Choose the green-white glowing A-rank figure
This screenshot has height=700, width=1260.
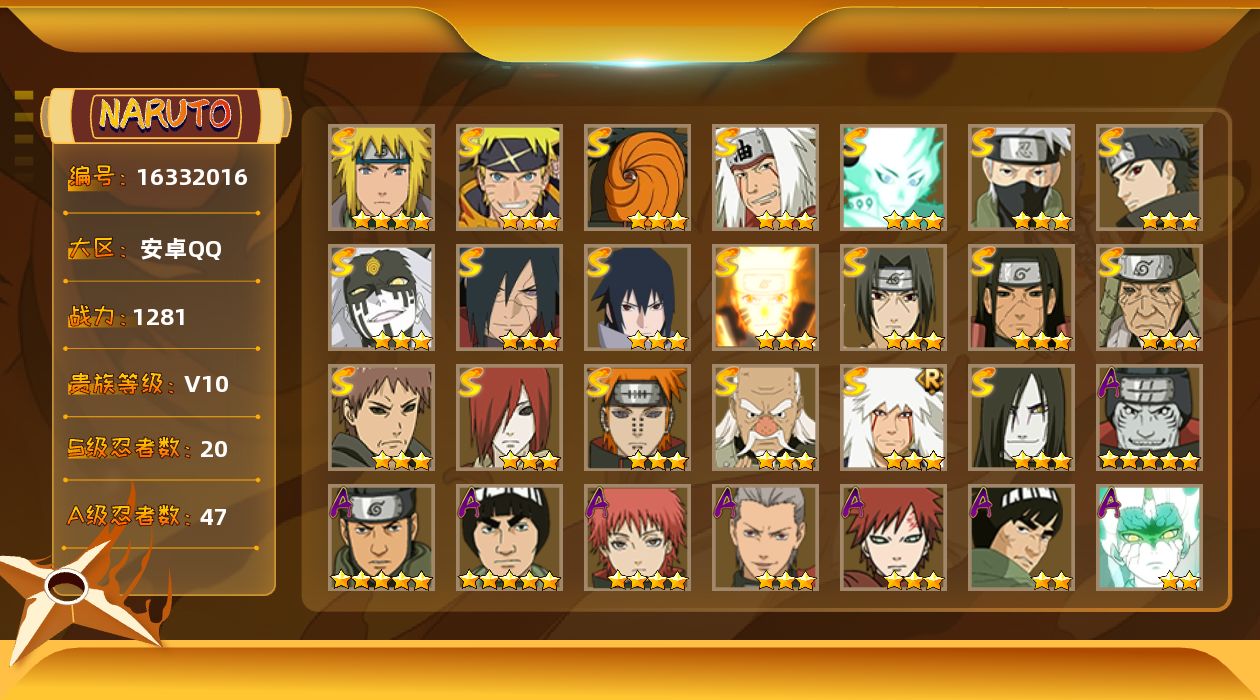[1149, 537]
